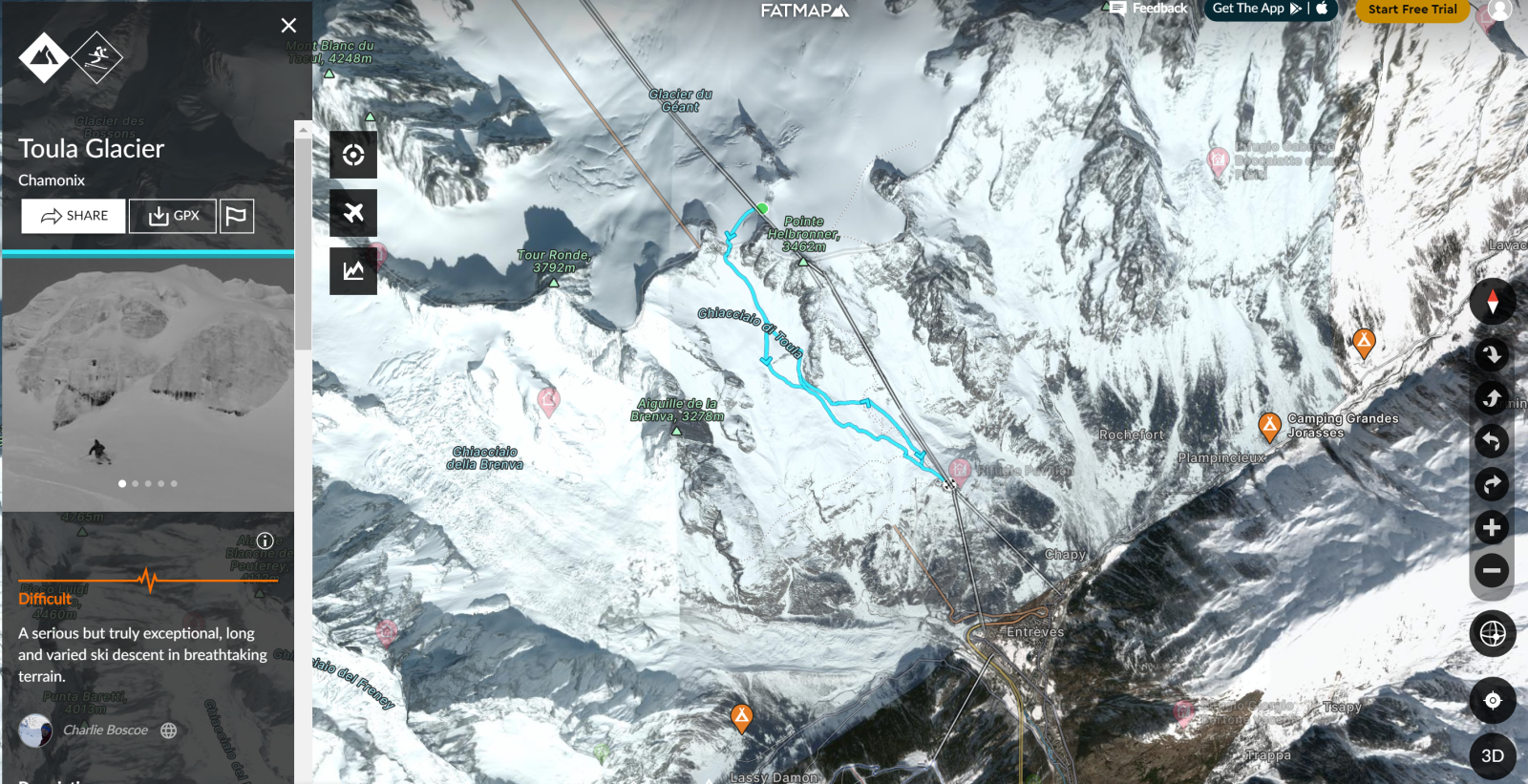Start the flythrough with the plane icon
Image resolution: width=1528 pixels, height=784 pixels.
click(x=353, y=212)
